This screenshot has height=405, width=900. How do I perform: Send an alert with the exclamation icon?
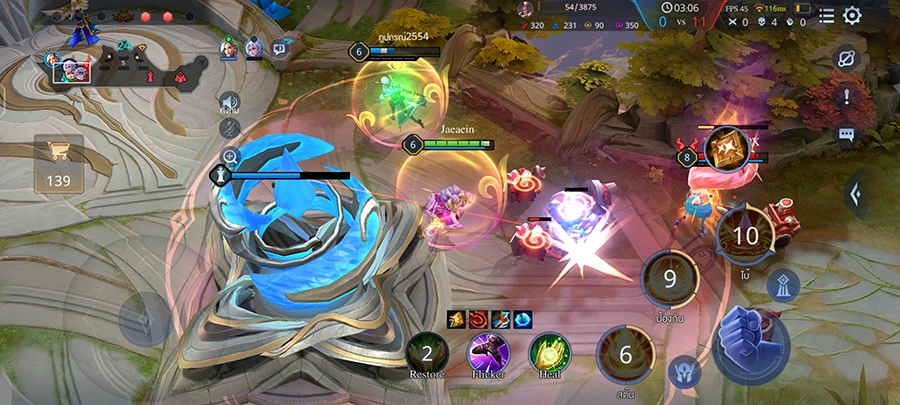(846, 96)
